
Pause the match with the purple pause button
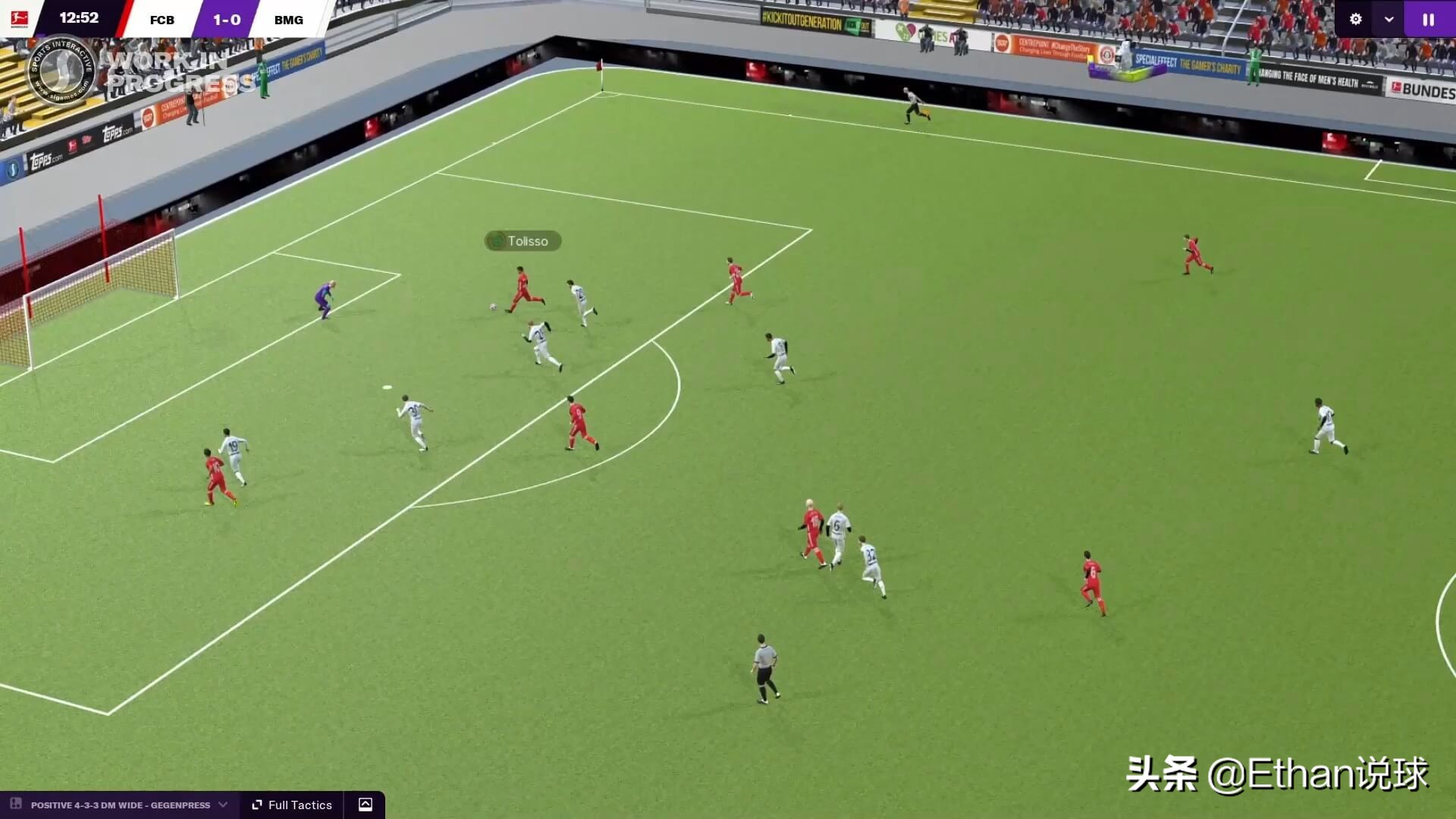(x=1429, y=19)
